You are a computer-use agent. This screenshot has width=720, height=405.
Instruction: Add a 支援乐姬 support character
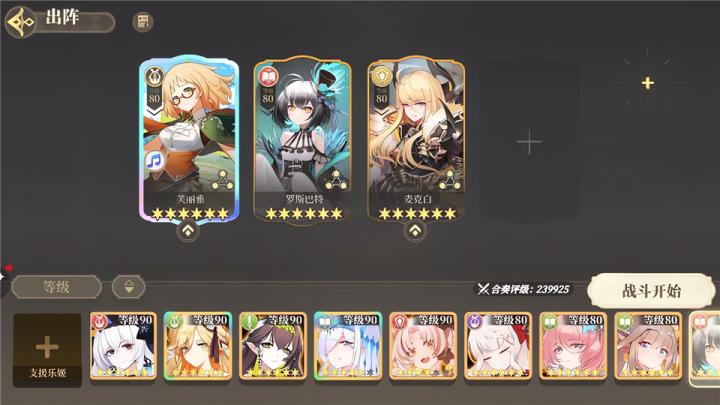(x=47, y=350)
